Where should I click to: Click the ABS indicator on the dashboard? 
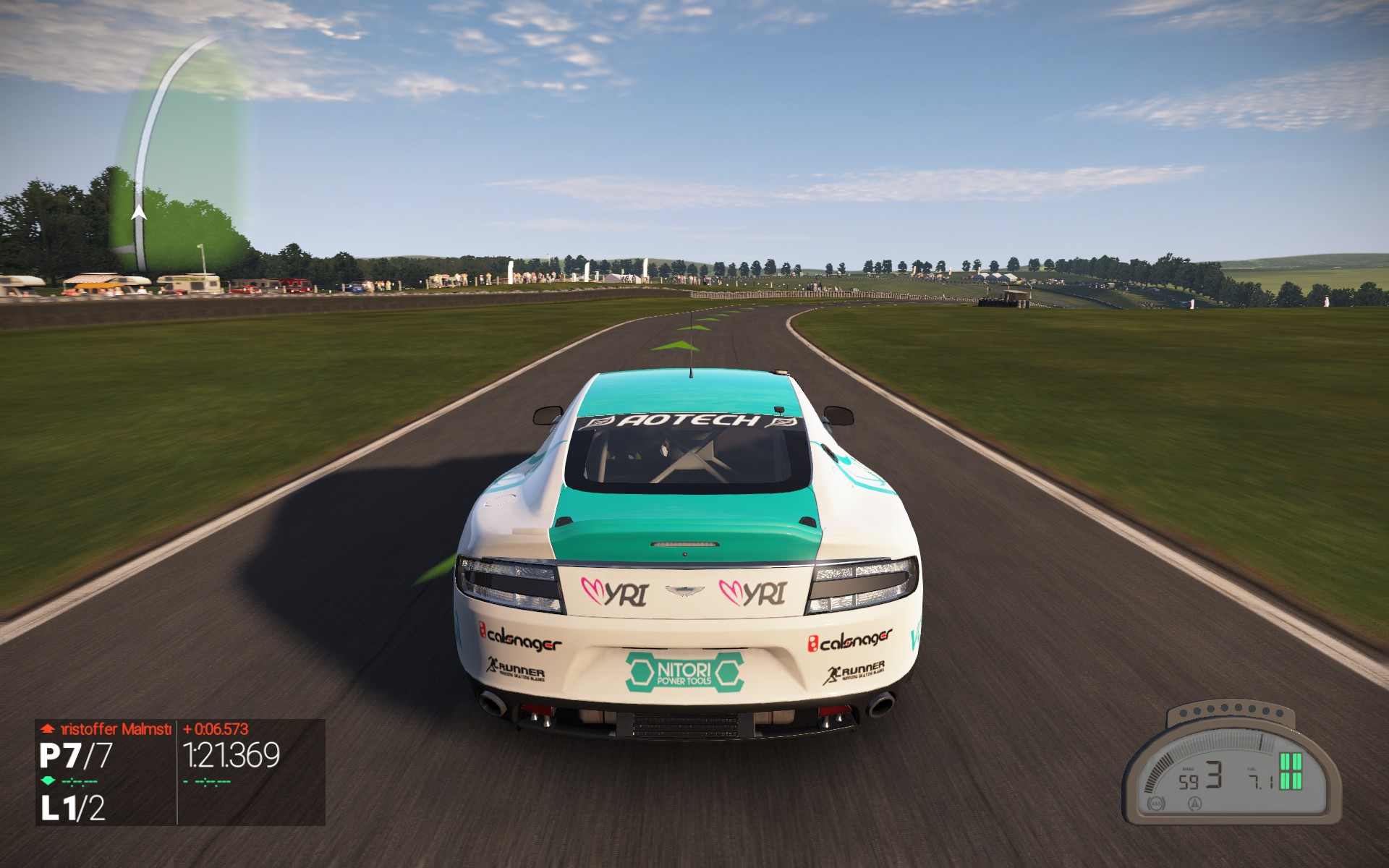click(x=1156, y=804)
